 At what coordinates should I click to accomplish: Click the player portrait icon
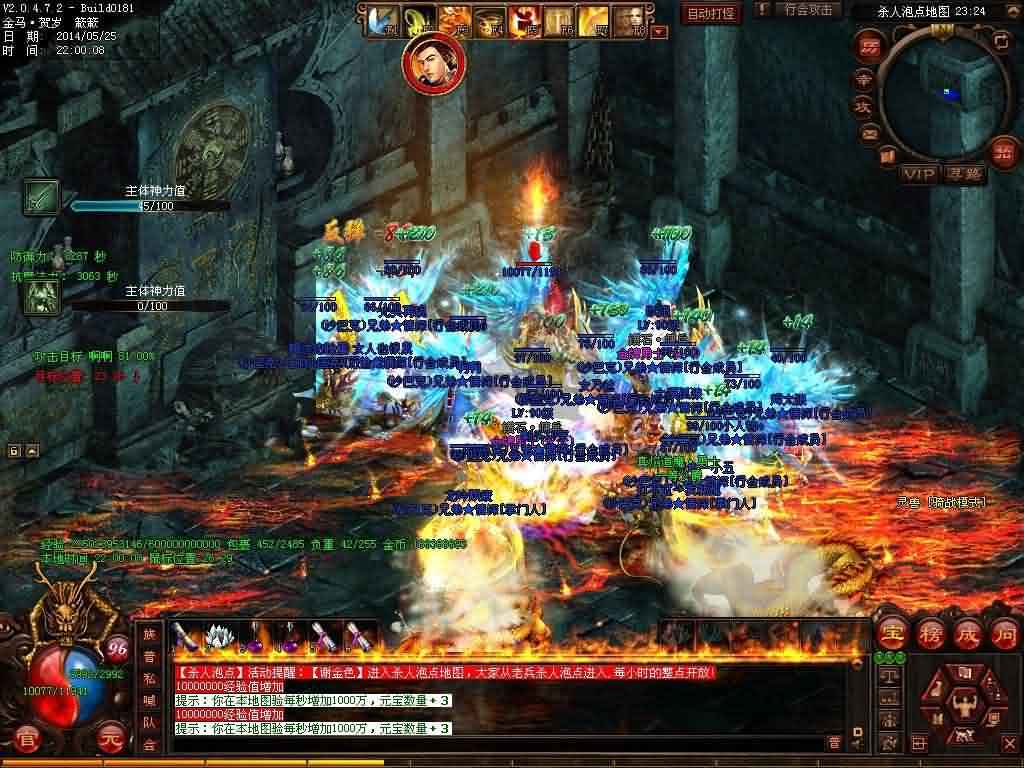(x=428, y=63)
